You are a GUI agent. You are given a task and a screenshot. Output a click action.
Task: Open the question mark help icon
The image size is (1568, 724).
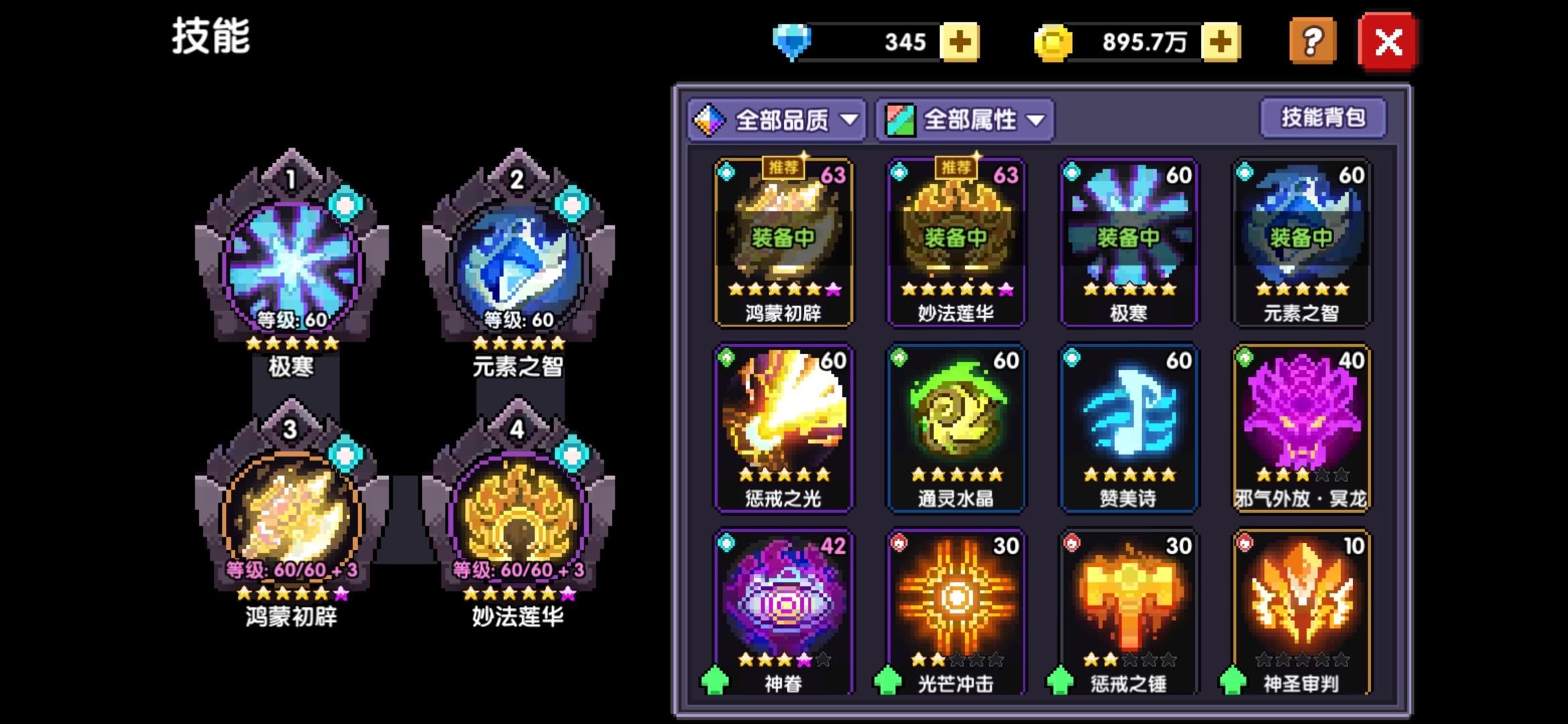pyautogui.click(x=1311, y=40)
